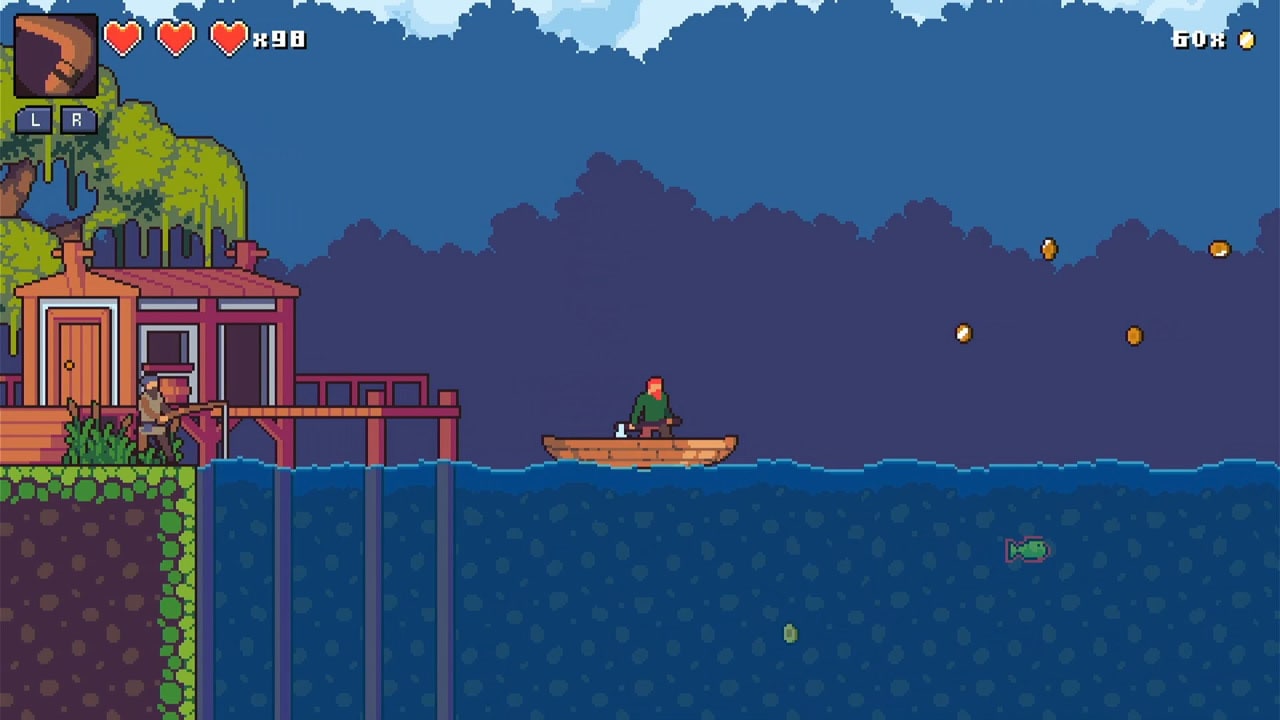Click the white cat sitting in the boat

pyautogui.click(x=621, y=432)
